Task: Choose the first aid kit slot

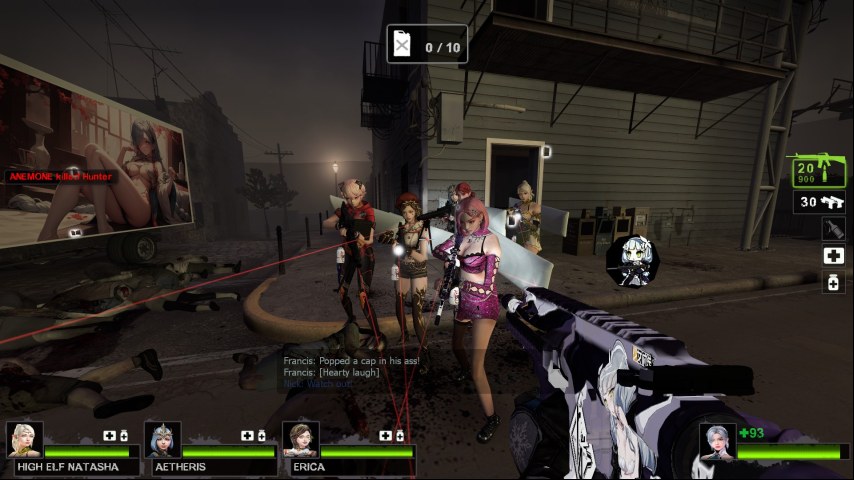Action: pos(833,256)
